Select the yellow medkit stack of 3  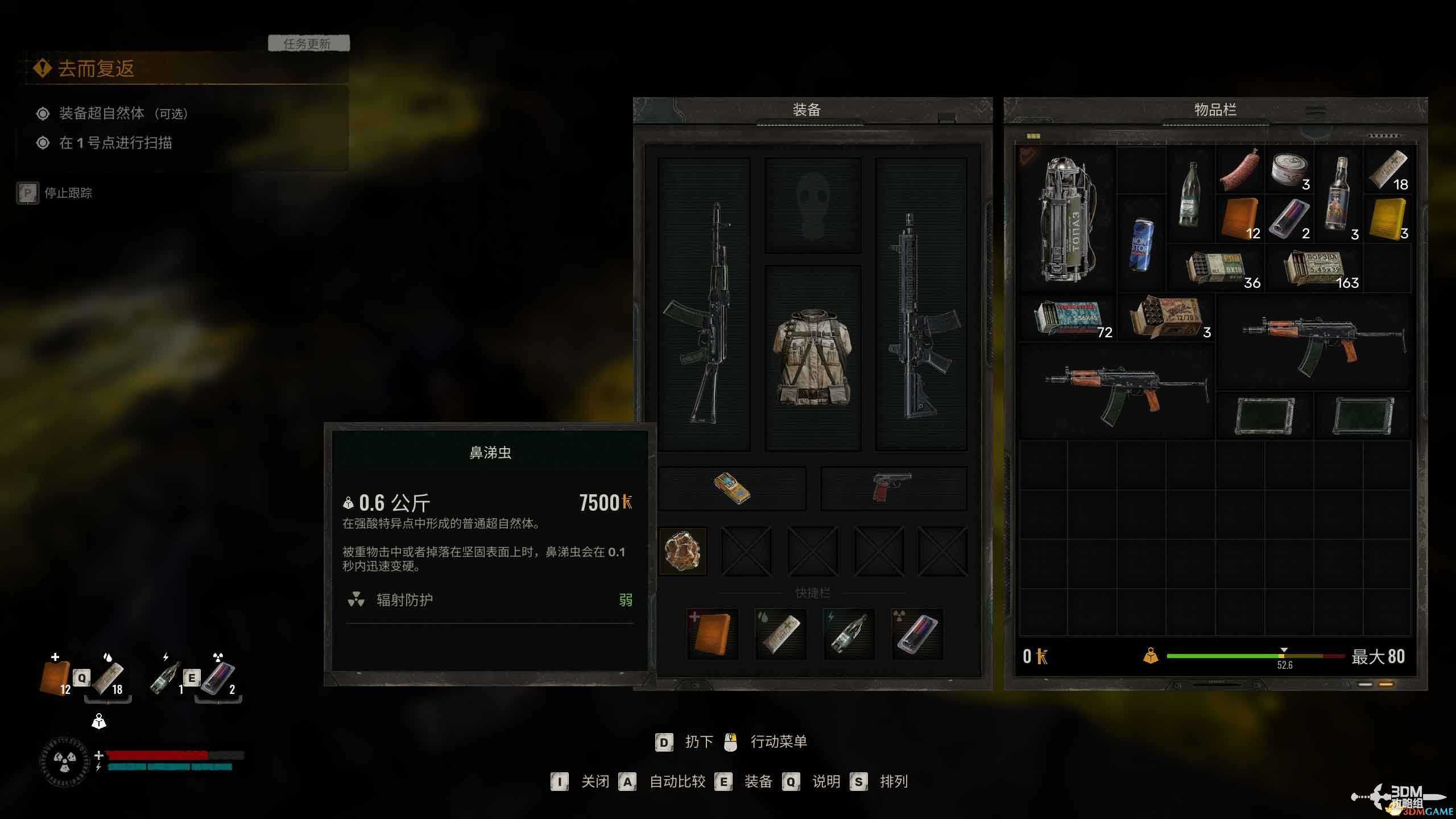[x=1388, y=220]
